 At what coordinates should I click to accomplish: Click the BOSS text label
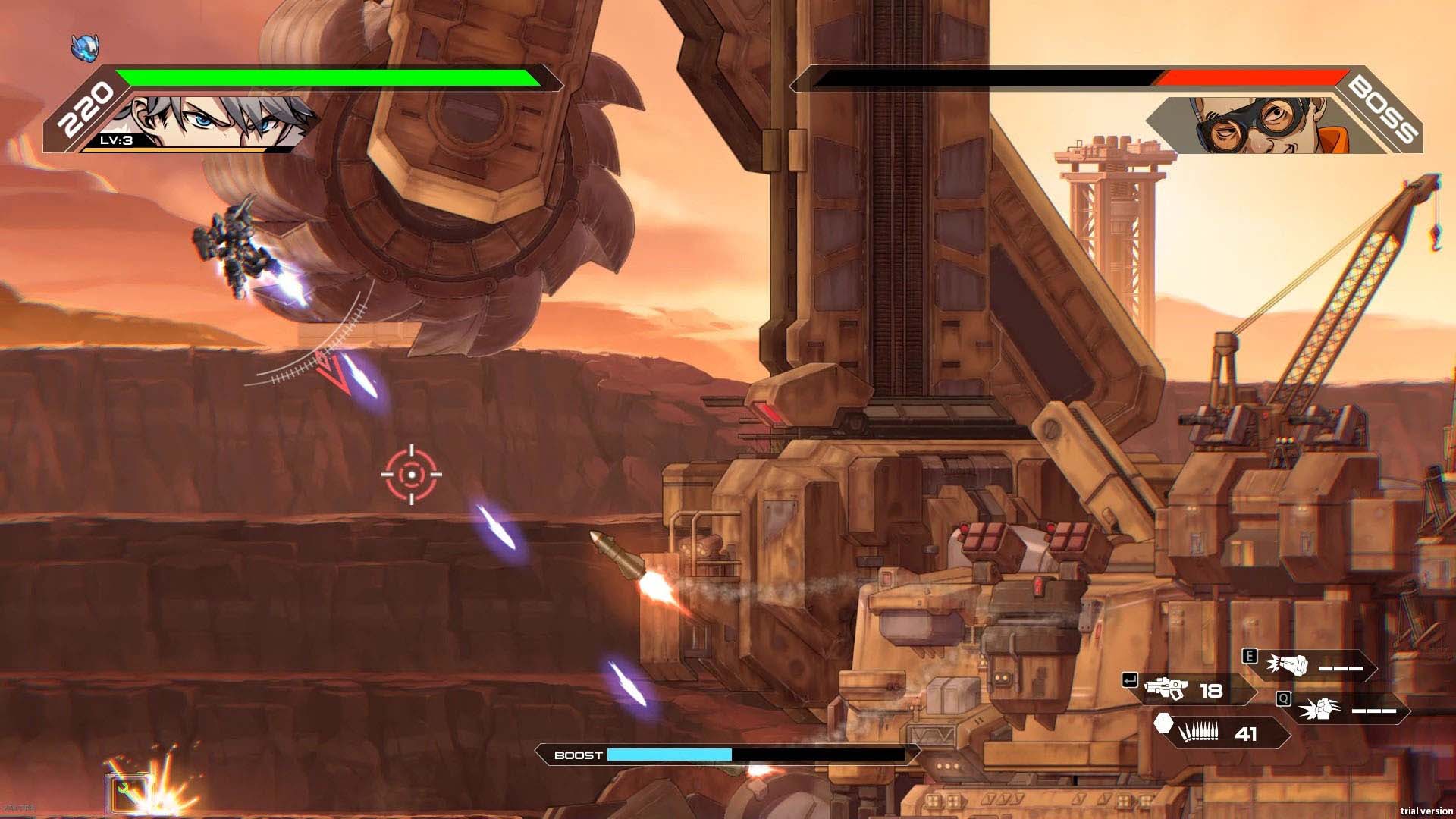point(1397,112)
